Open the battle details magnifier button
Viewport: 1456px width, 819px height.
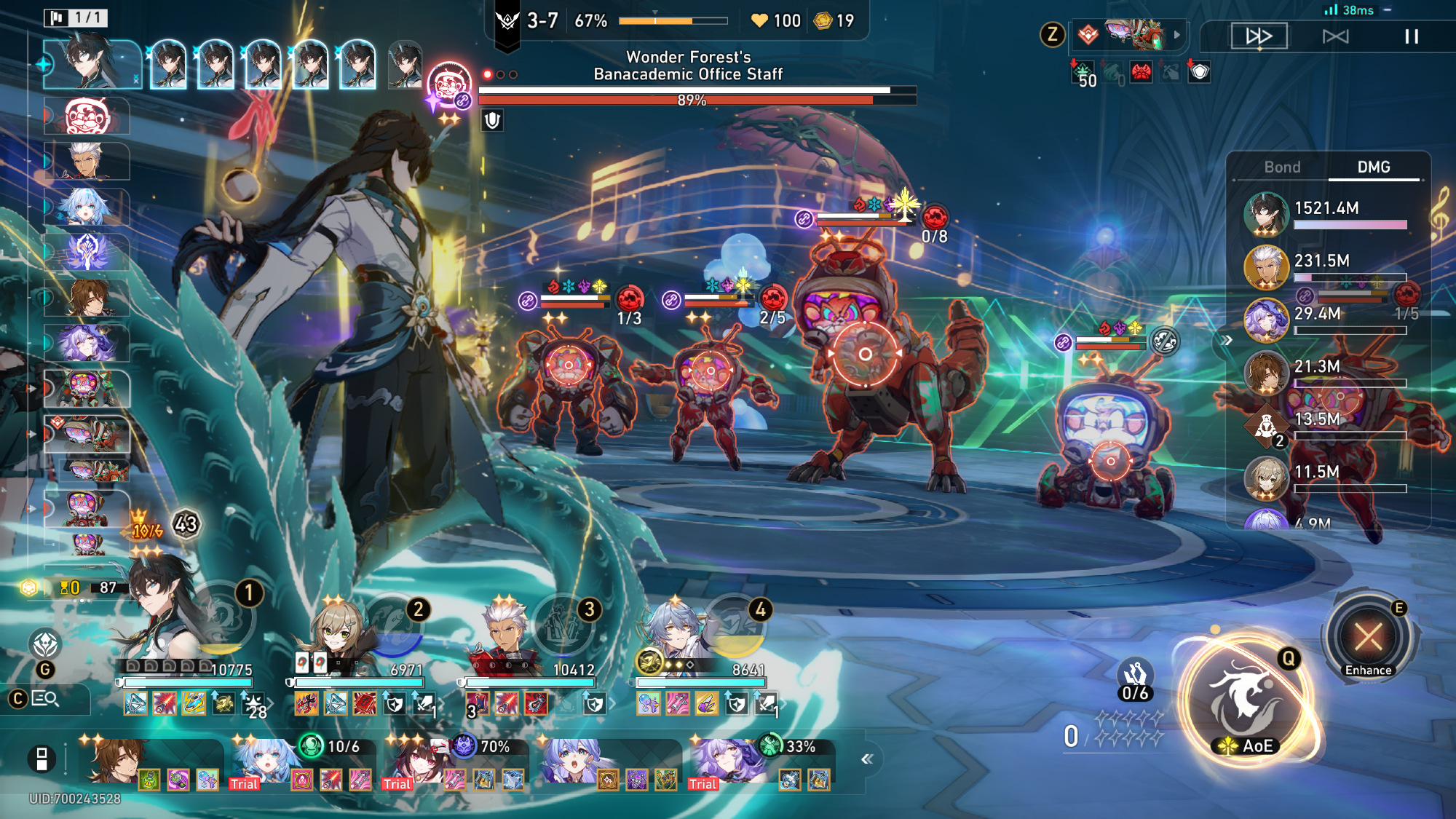45,699
